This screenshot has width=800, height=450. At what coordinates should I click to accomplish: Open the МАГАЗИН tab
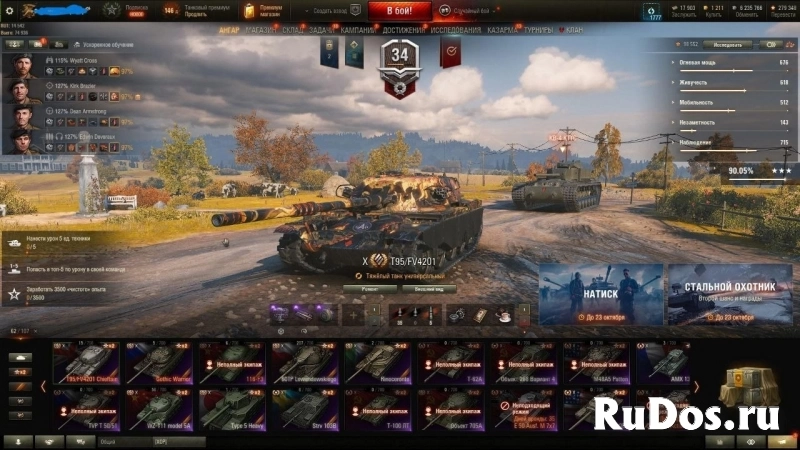pos(261,30)
